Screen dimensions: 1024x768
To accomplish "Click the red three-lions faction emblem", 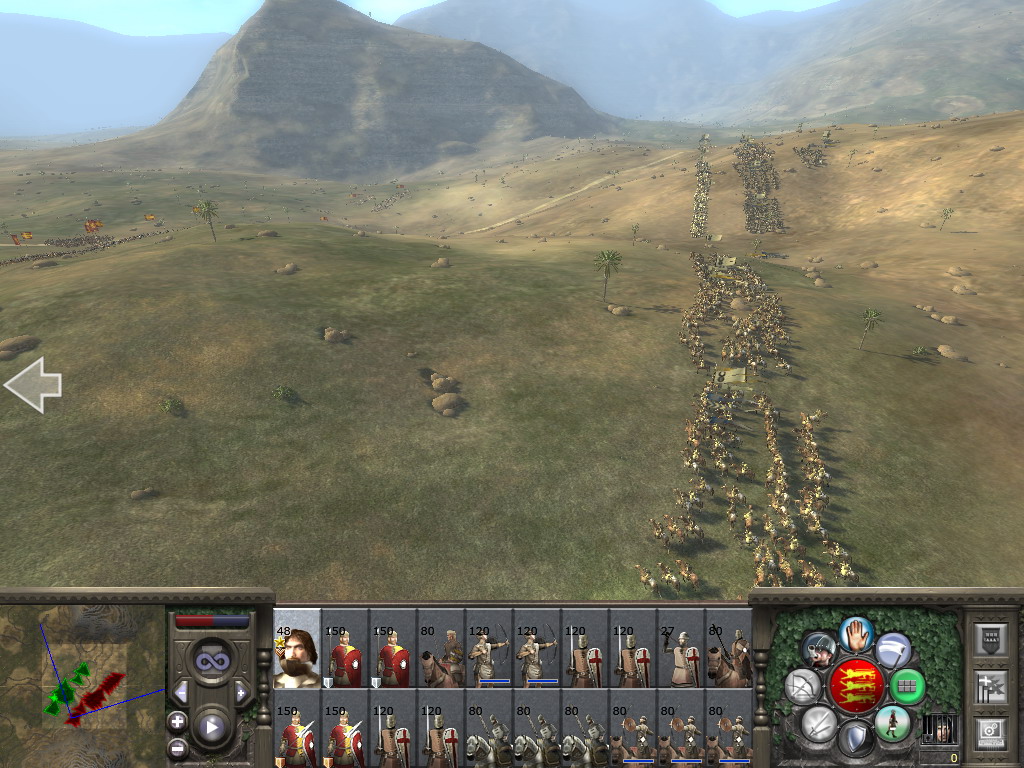I will pos(856,685).
